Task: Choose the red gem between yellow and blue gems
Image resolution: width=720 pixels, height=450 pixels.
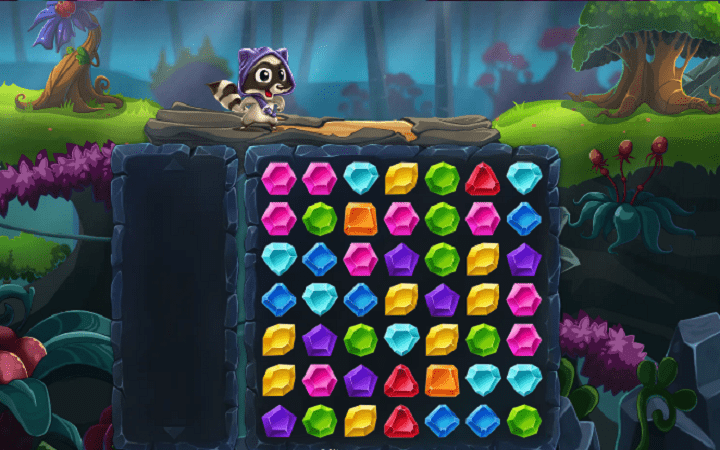Action: click(x=402, y=420)
